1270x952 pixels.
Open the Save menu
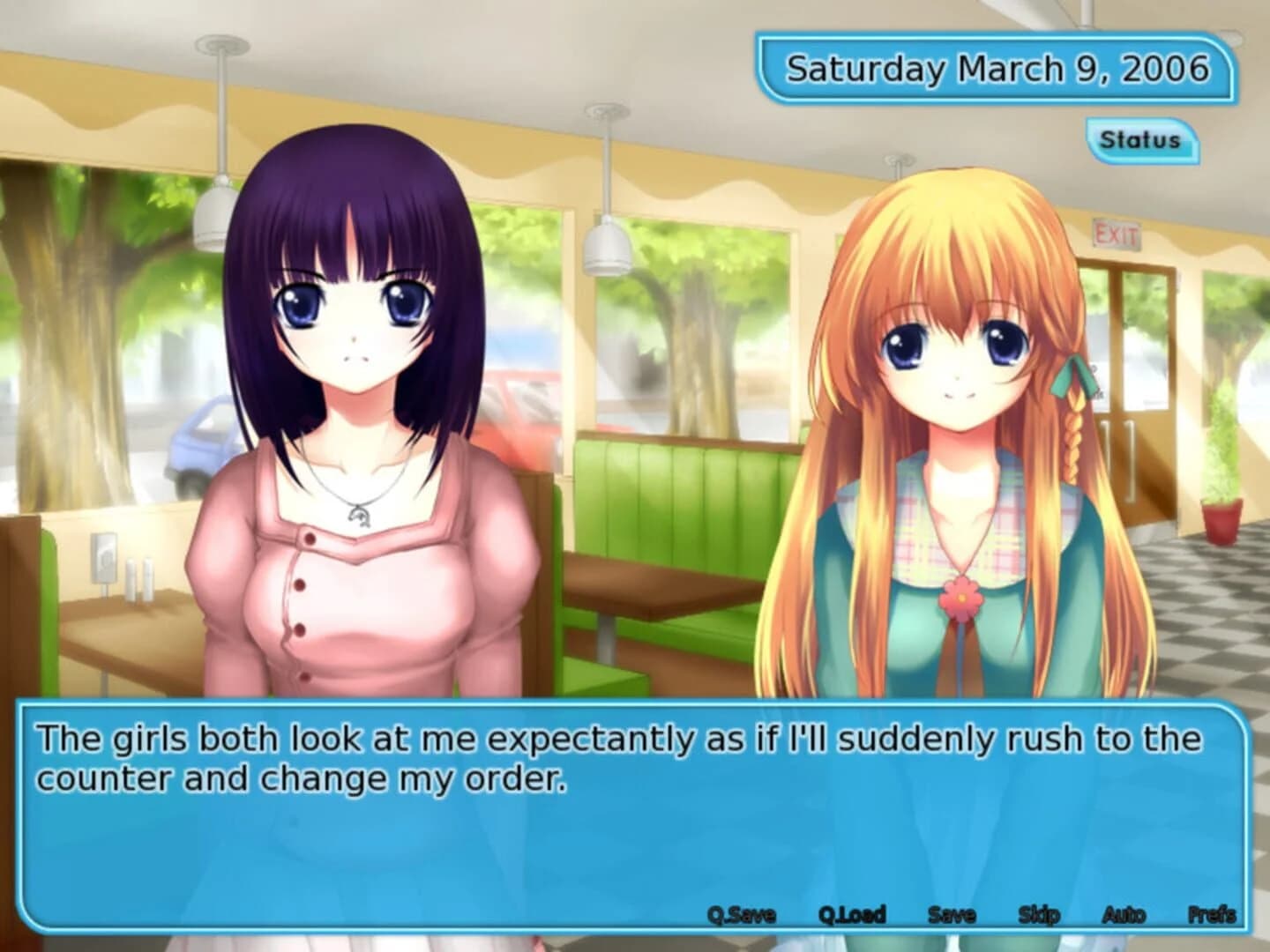(954, 915)
